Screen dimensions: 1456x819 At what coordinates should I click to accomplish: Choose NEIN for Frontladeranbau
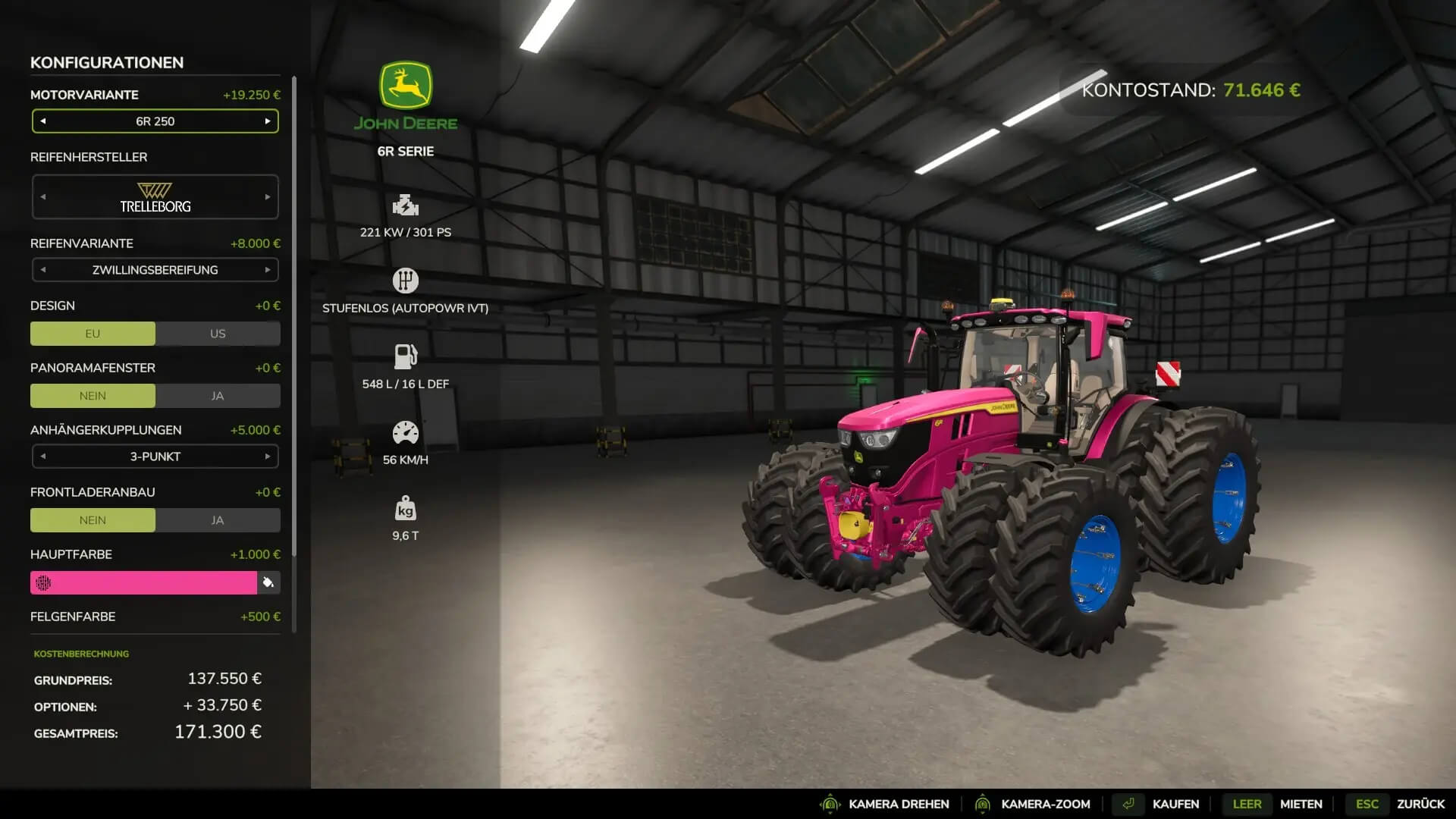point(93,520)
